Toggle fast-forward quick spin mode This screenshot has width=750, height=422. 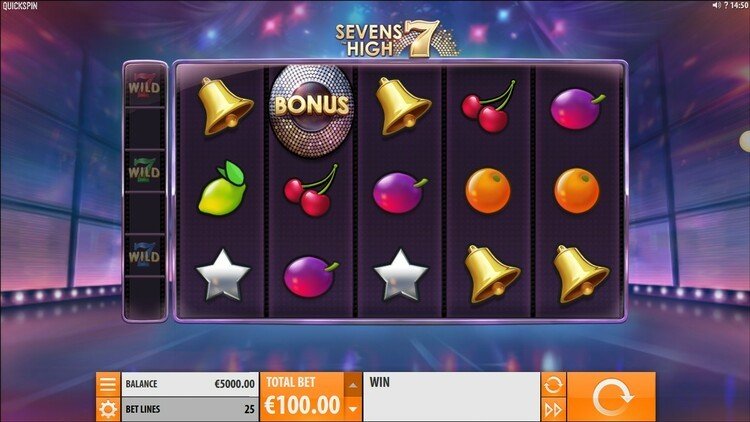[x=552, y=409]
